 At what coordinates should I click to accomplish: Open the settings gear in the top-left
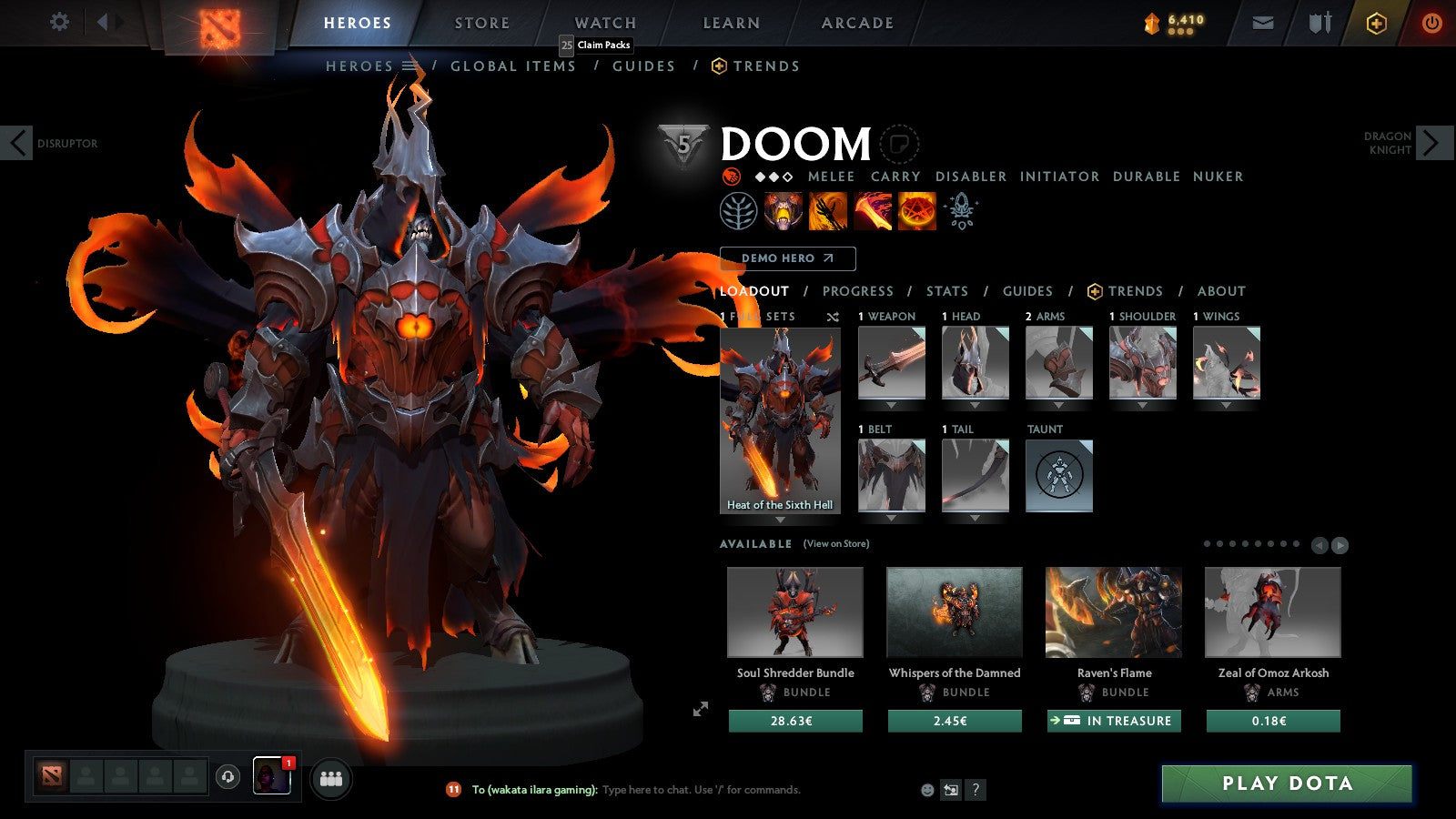59,22
